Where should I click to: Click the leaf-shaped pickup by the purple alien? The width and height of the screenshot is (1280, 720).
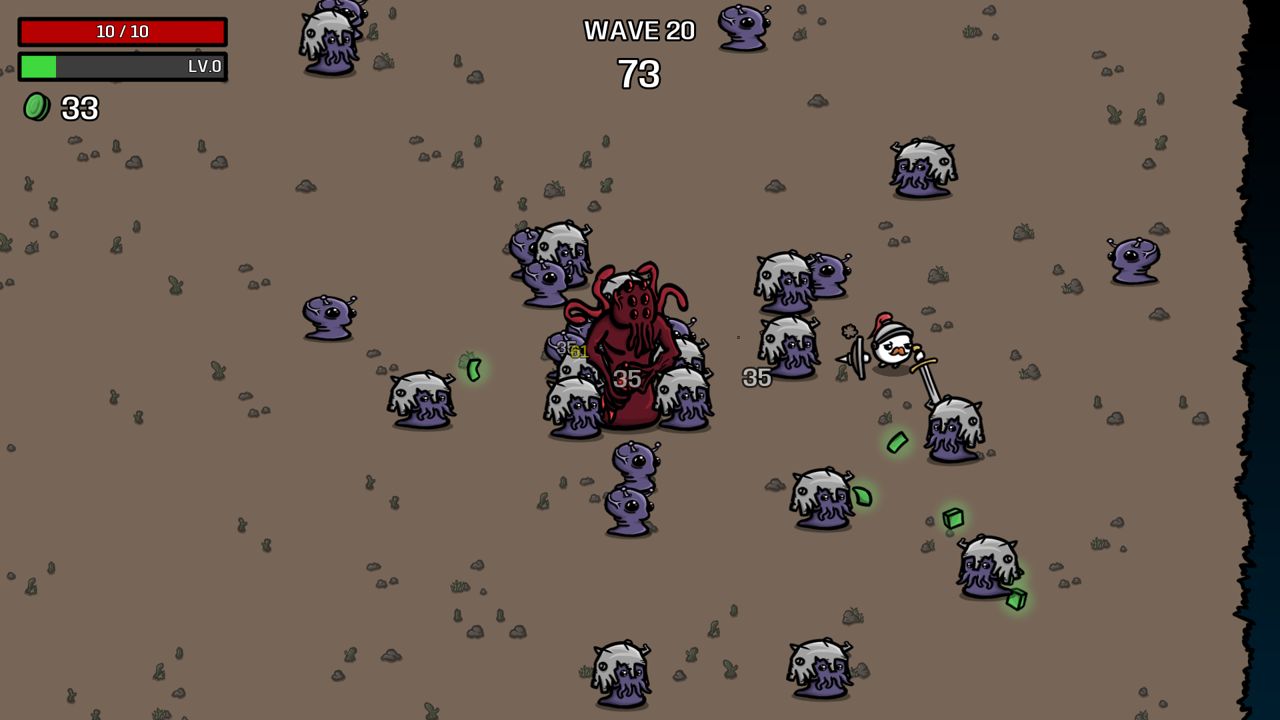(x=862, y=496)
